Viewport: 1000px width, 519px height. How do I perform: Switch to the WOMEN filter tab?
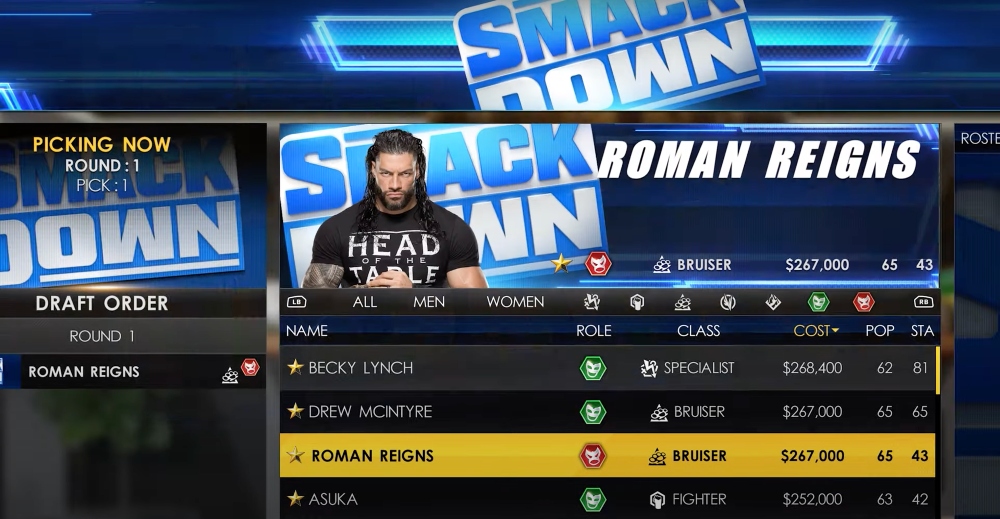[515, 301]
